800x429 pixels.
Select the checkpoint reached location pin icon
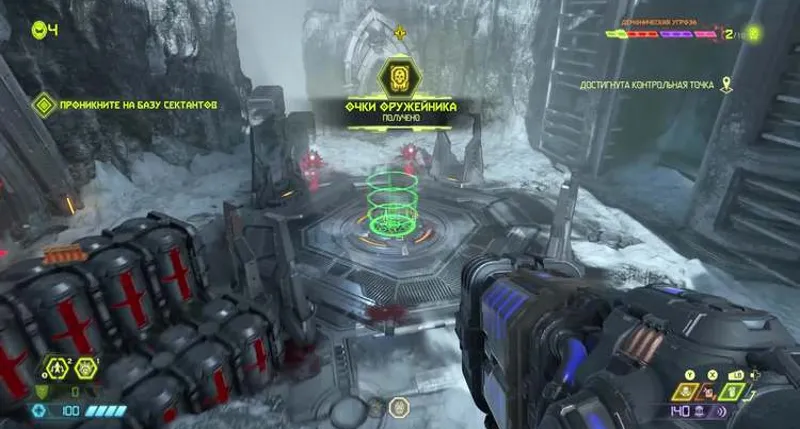(x=727, y=86)
